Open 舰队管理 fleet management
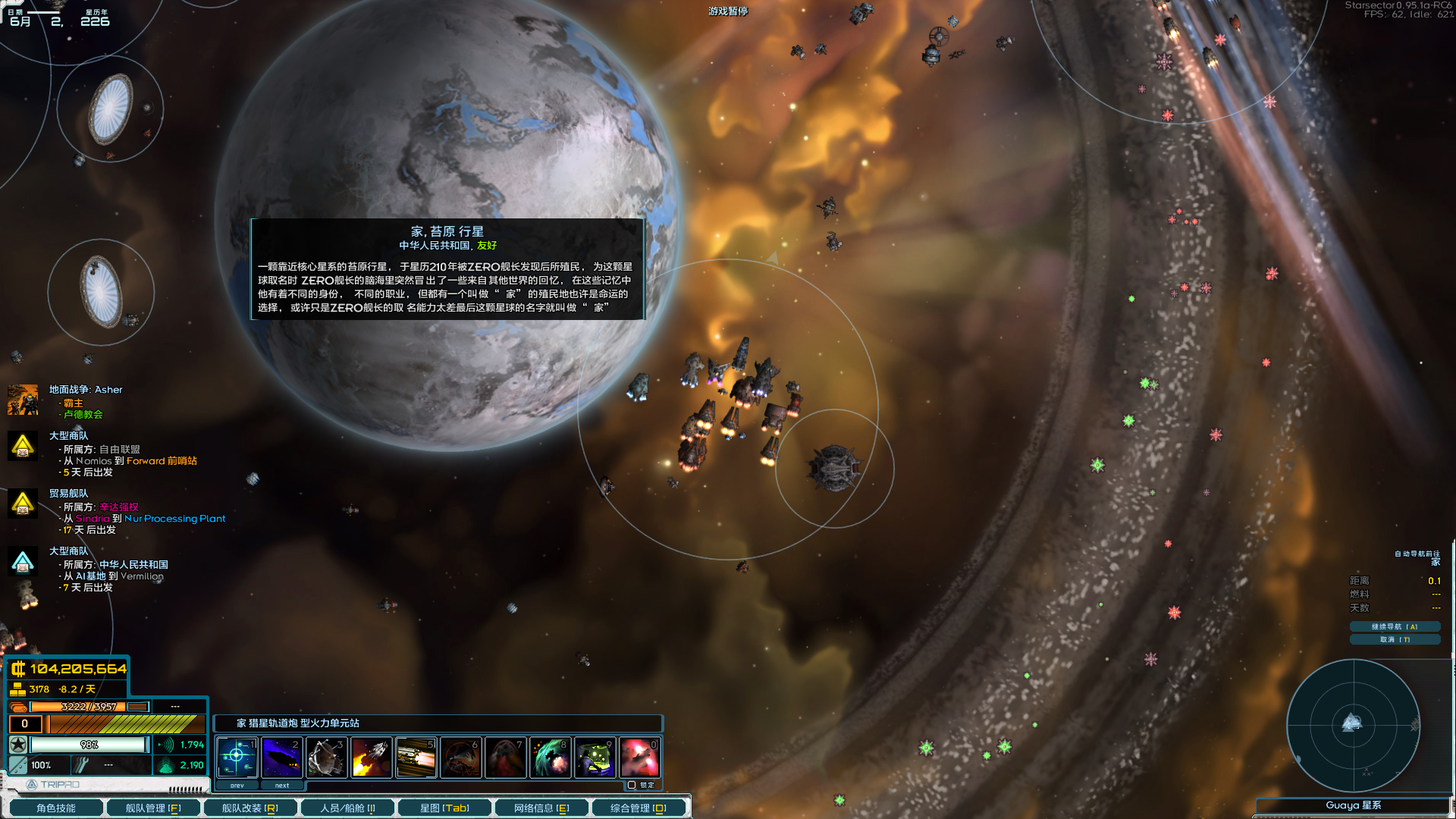This screenshot has height=819, width=1456. (x=153, y=808)
